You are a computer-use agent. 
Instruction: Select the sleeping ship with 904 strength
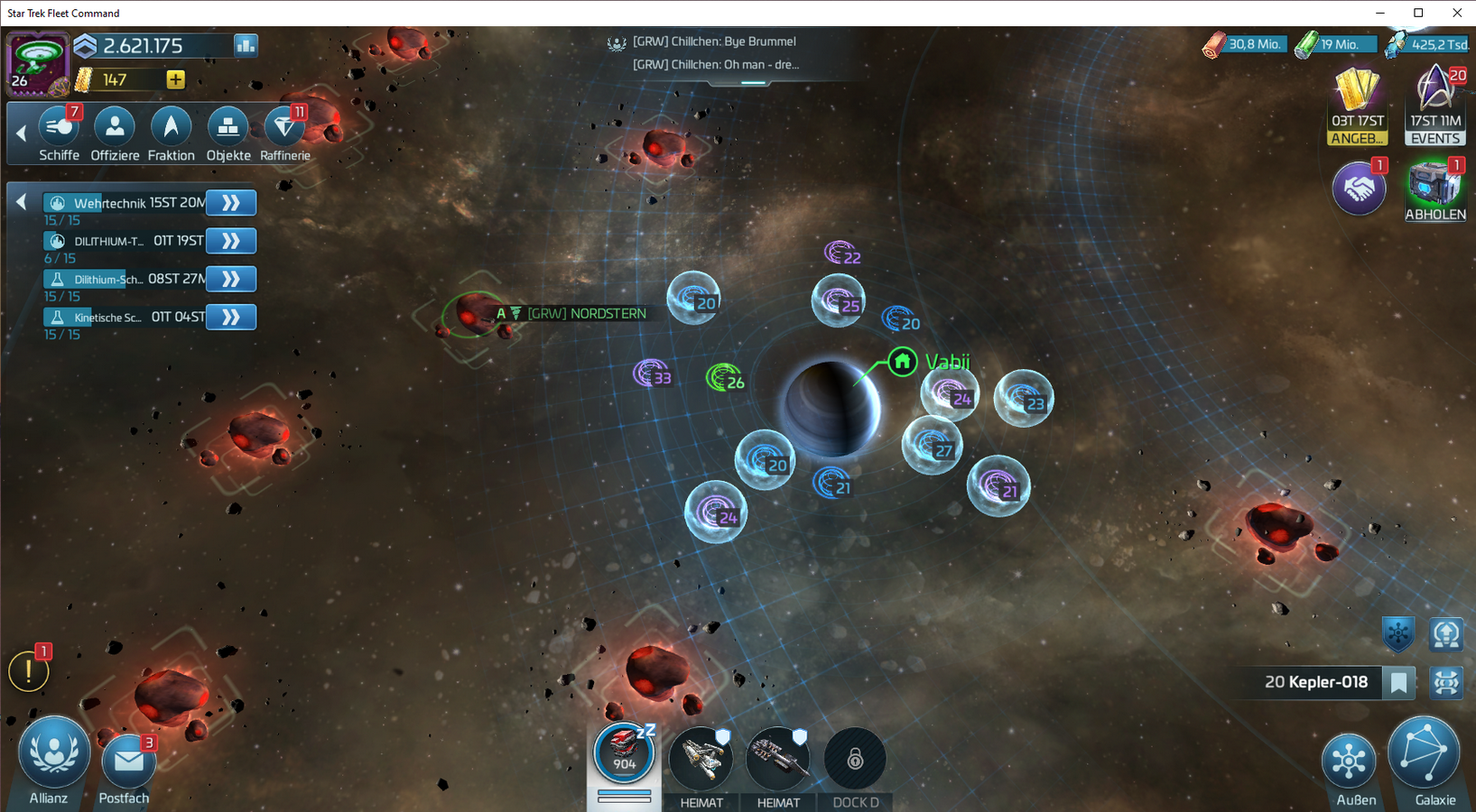(x=624, y=754)
